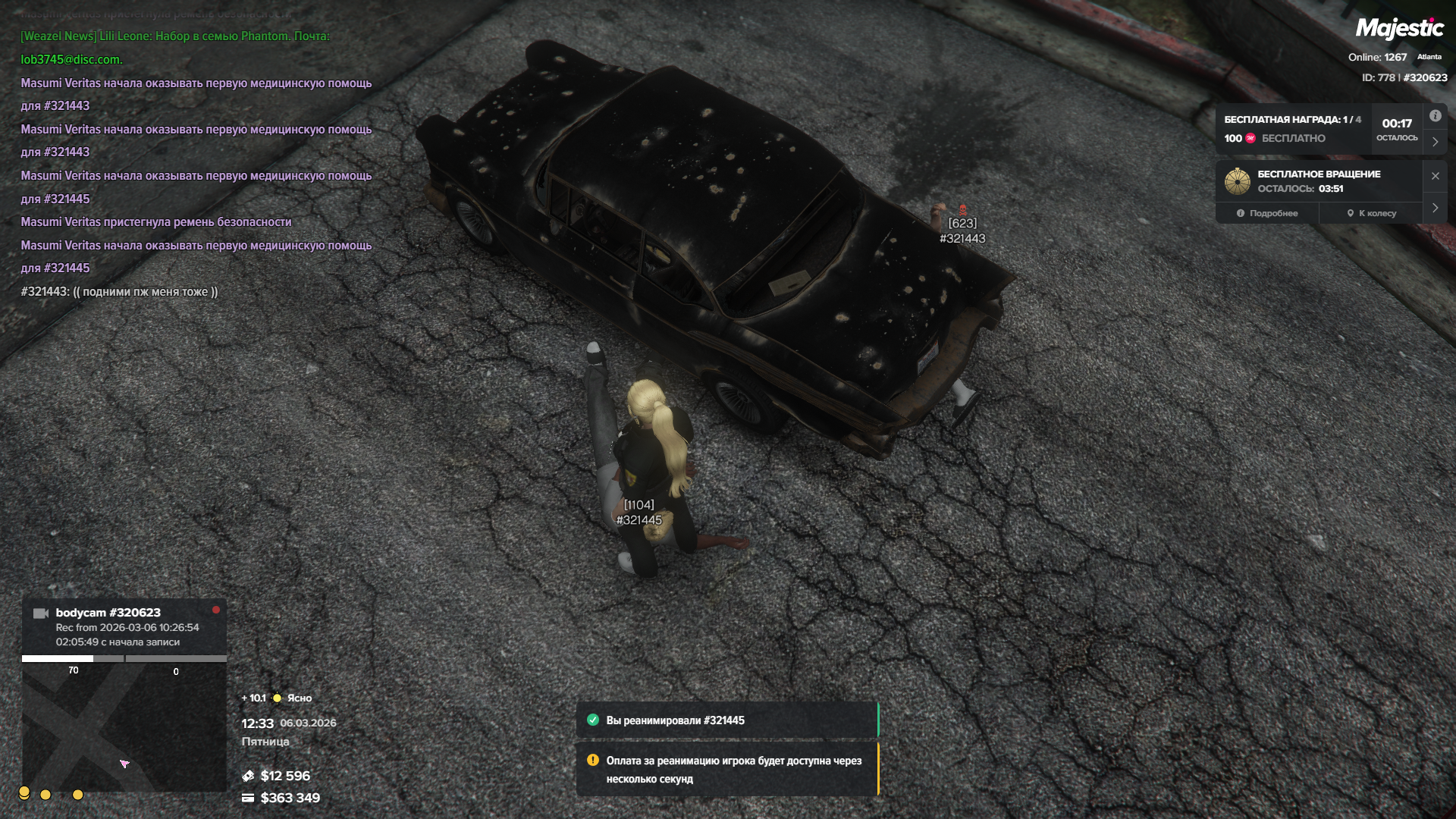Image resolution: width=1456 pixels, height=819 pixels.
Task: Expand the free spin panel arrow
Action: 1435,208
